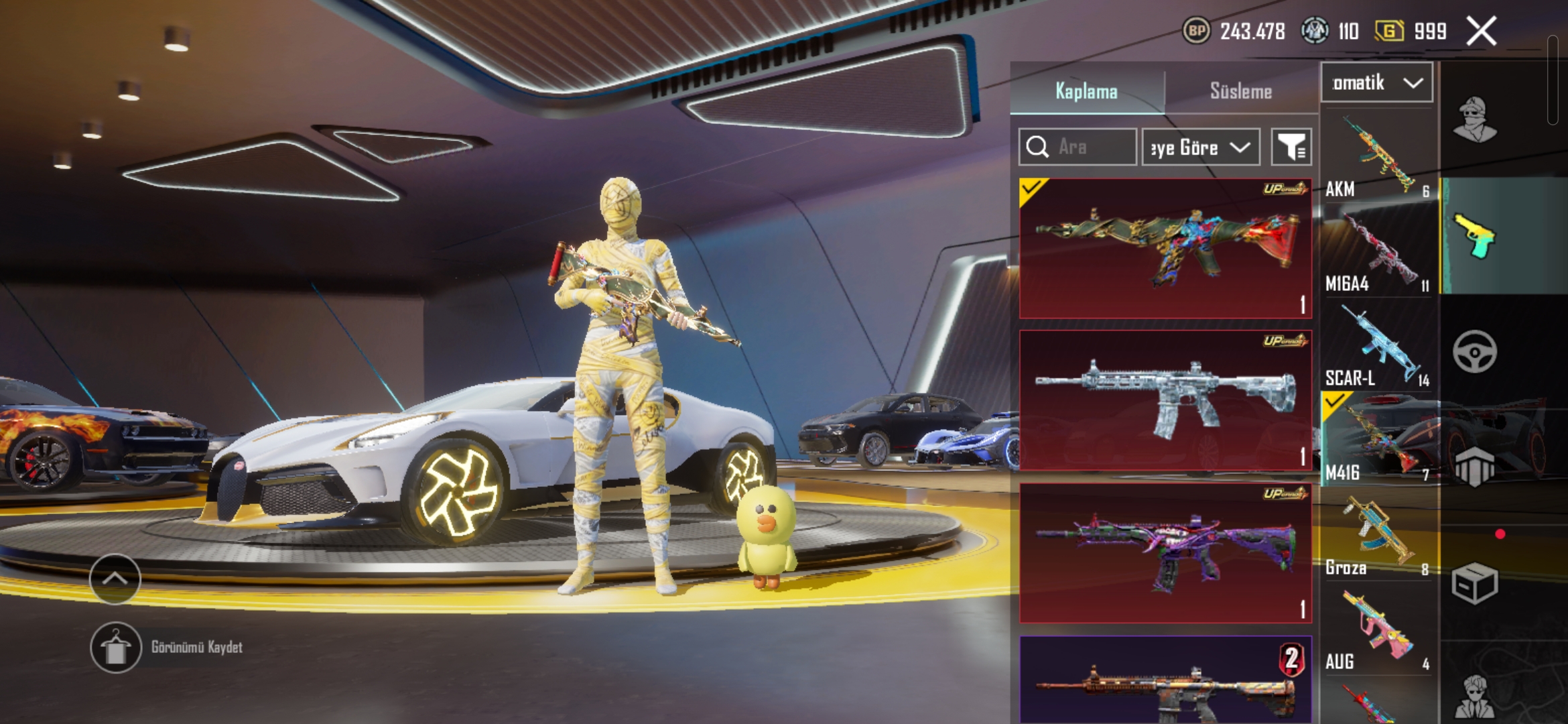
Task: Save the look with Görünümü Kaydet
Action: [116, 648]
